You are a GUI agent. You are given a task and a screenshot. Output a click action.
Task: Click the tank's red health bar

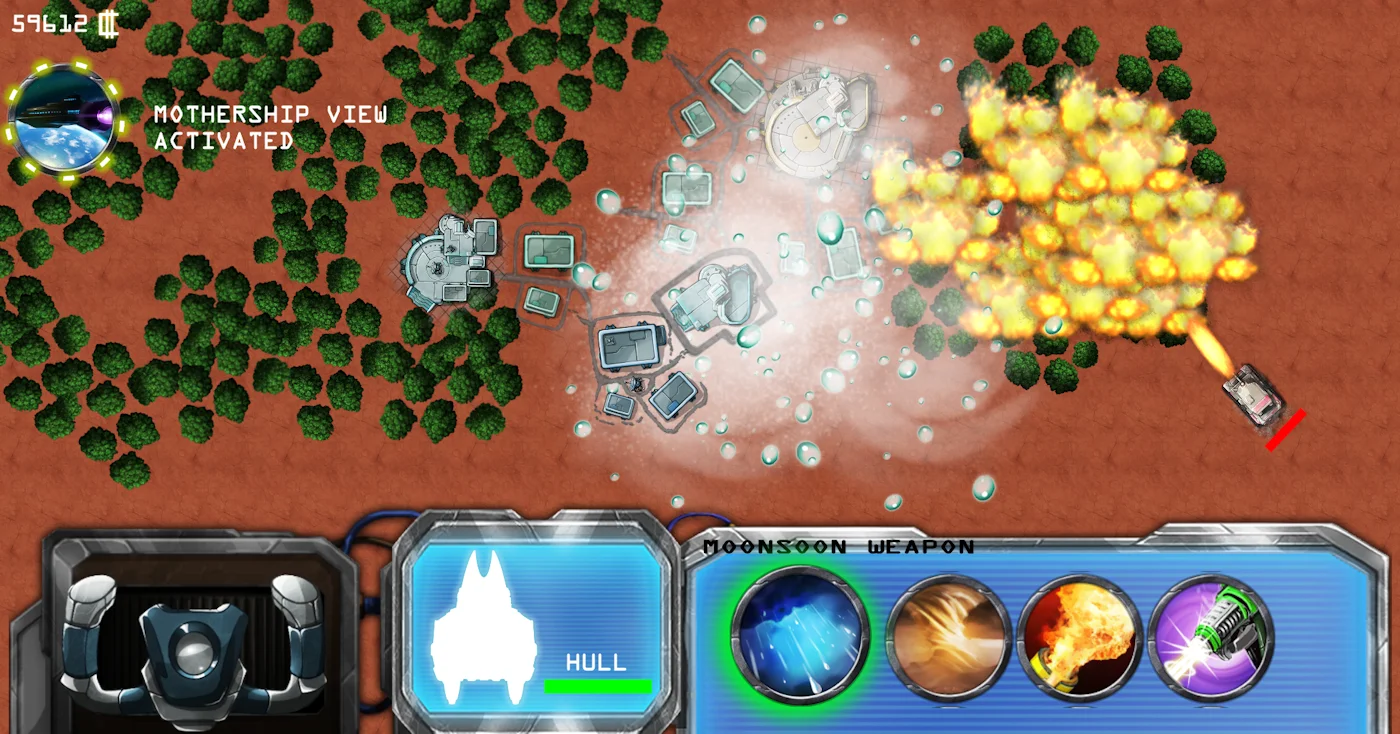pyautogui.click(x=1284, y=424)
